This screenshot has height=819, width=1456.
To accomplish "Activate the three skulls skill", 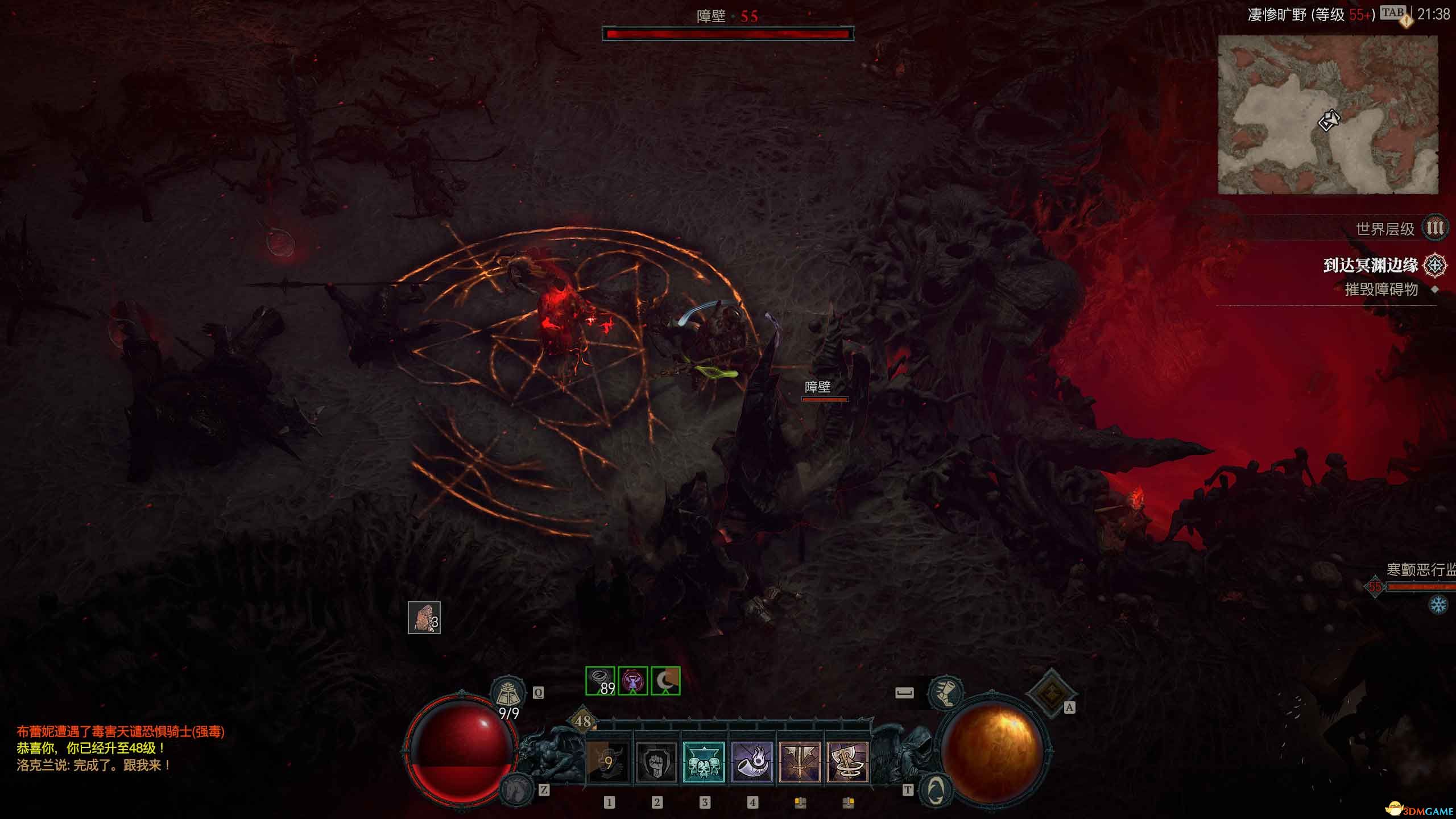I will tap(704, 762).
